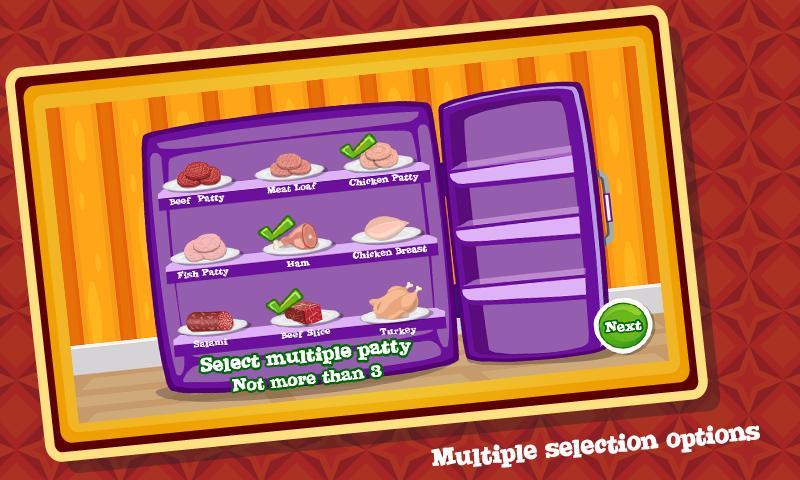This screenshot has width=800, height=480.
Task: Choose the Meat Loaf plate
Action: (292, 167)
